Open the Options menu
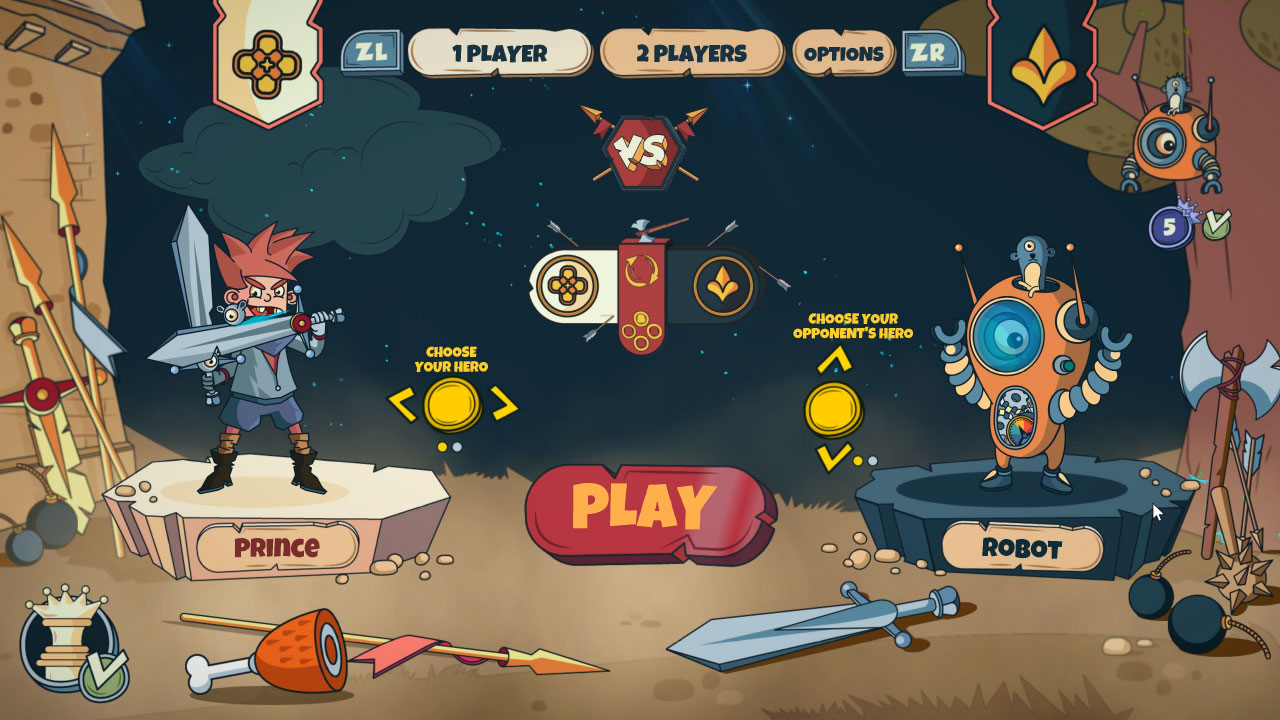This screenshot has height=720, width=1280. point(843,55)
